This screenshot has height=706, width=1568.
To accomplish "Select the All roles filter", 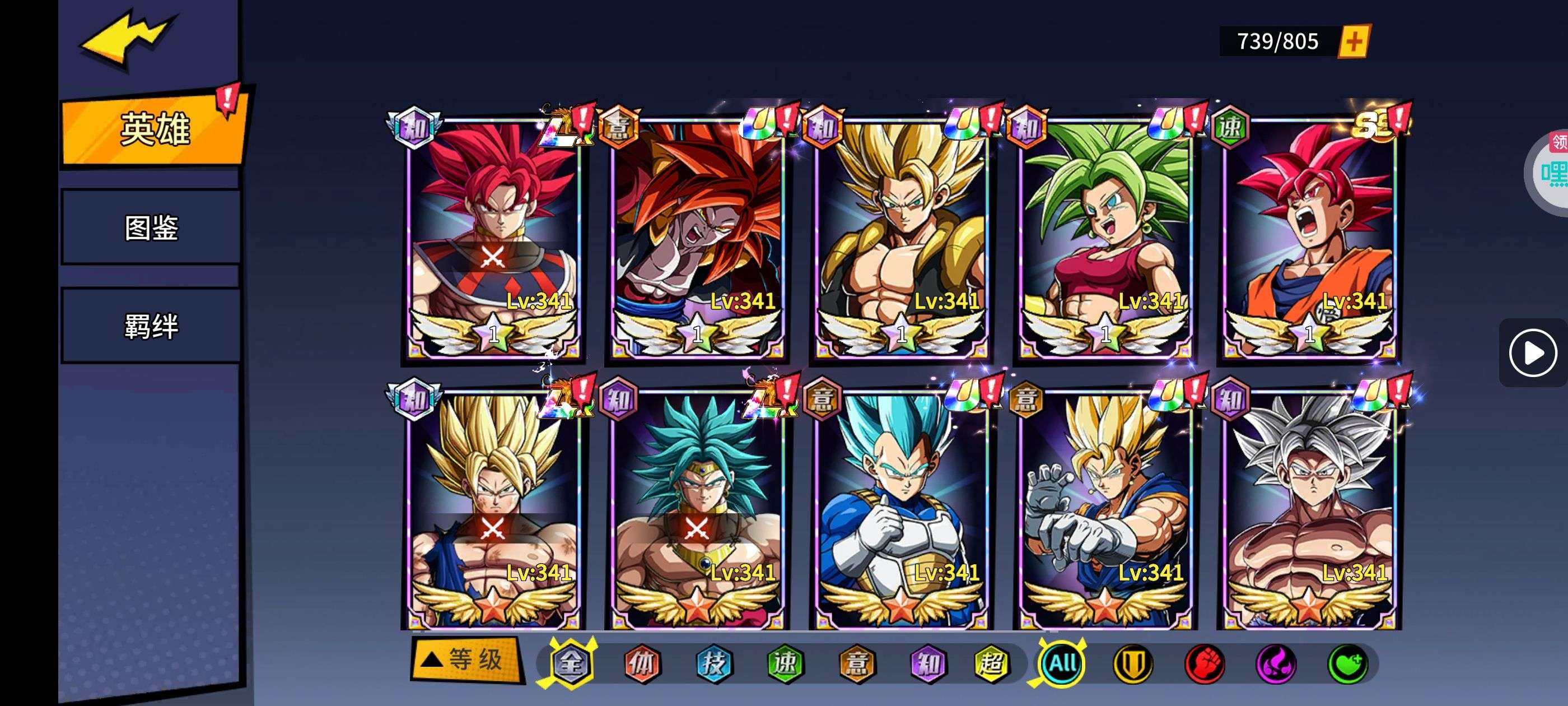I will pyautogui.click(x=1062, y=663).
